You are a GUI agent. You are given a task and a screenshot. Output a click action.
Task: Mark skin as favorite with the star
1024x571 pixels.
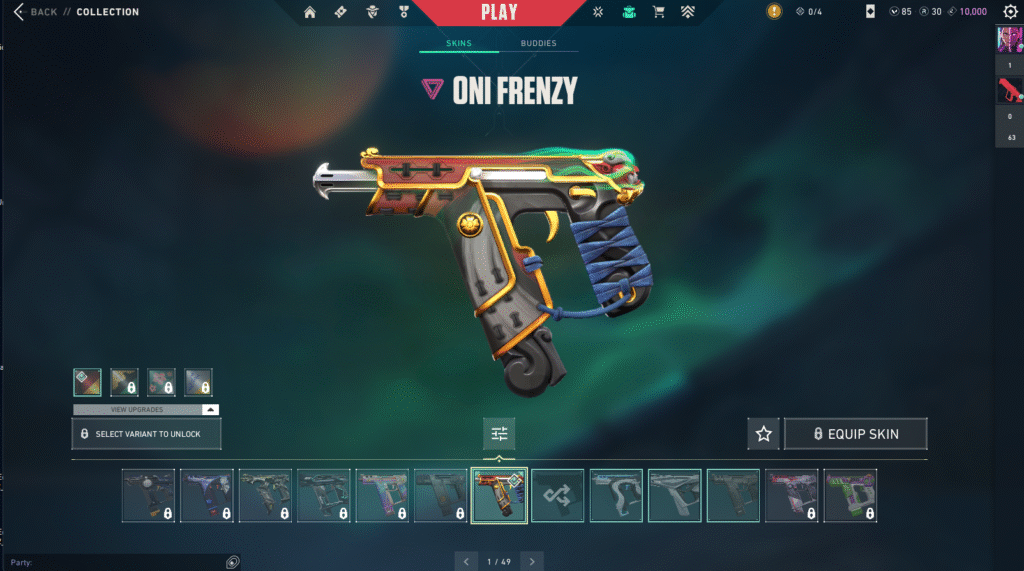coord(764,434)
